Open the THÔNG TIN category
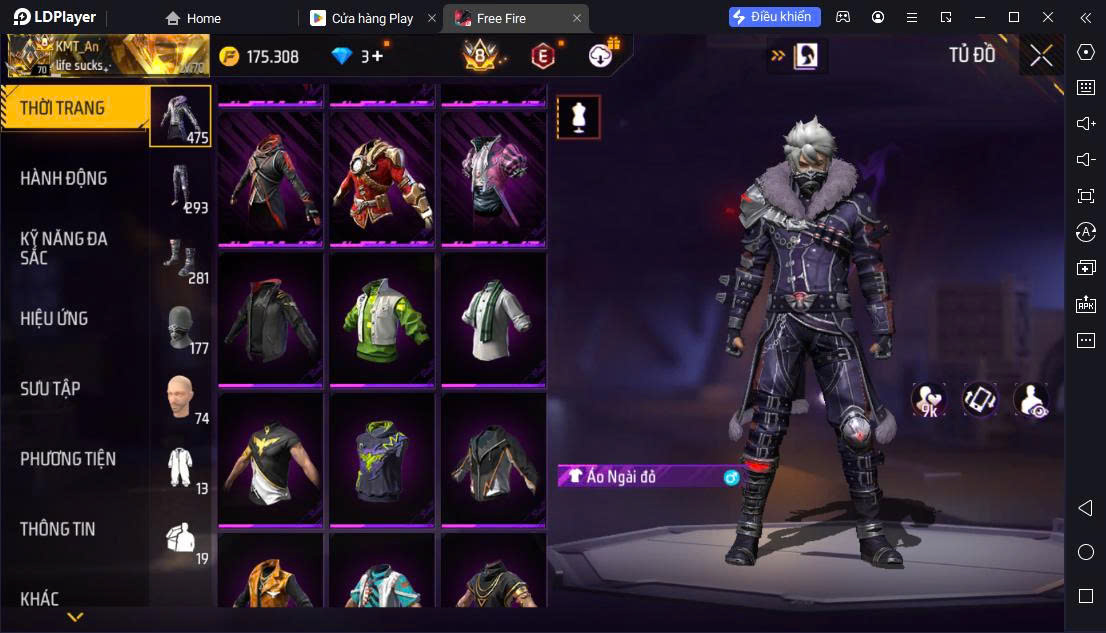 [x=58, y=529]
